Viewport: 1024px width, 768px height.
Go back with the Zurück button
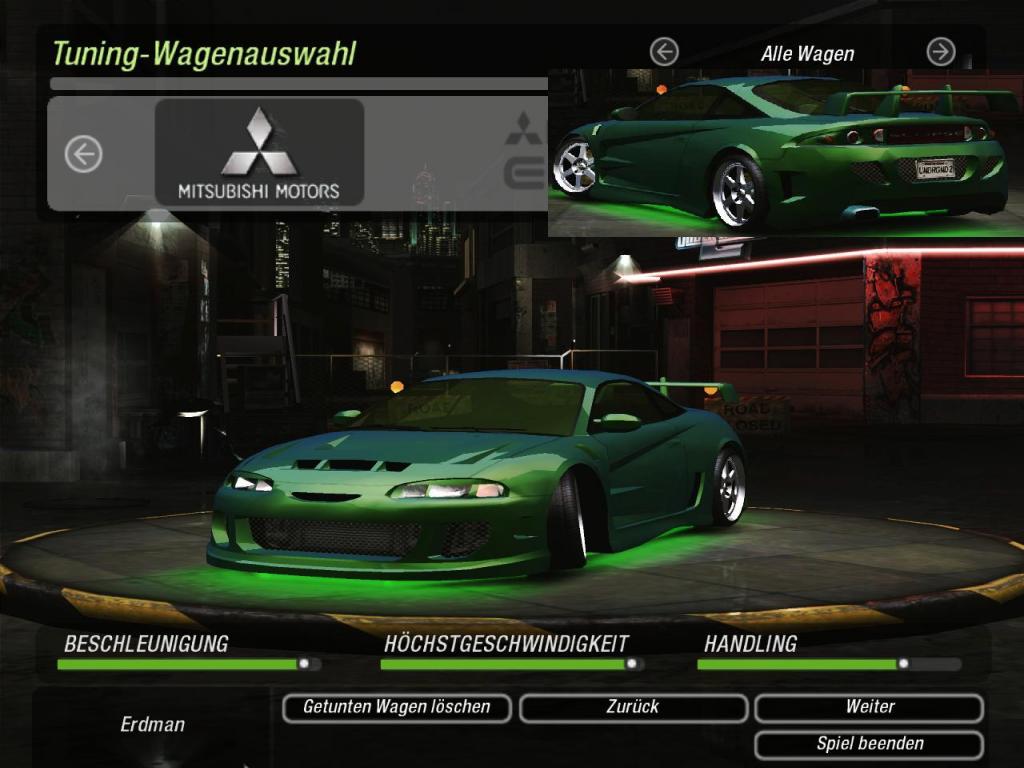point(632,708)
